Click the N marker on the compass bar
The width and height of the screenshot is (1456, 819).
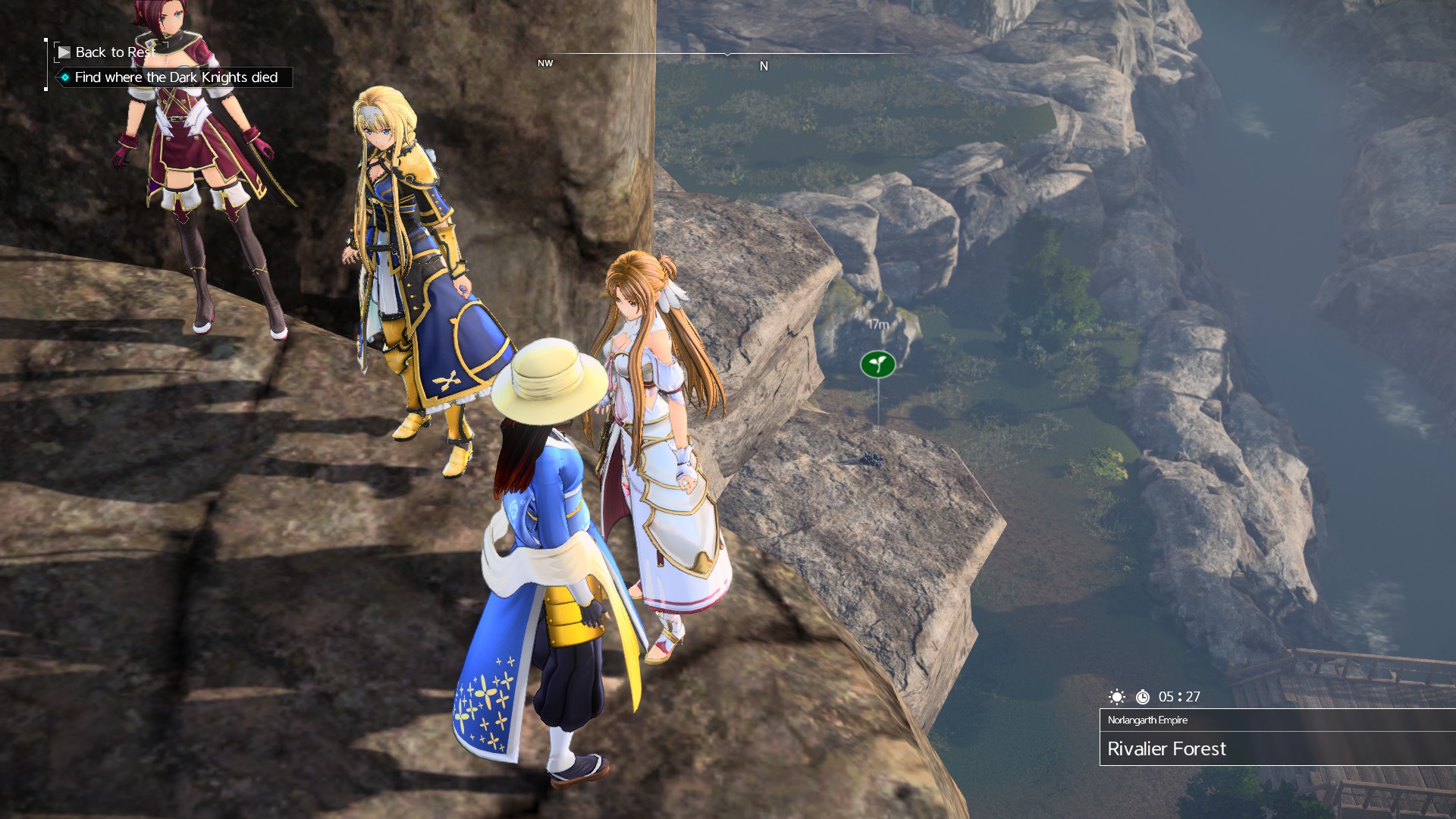pos(764,66)
